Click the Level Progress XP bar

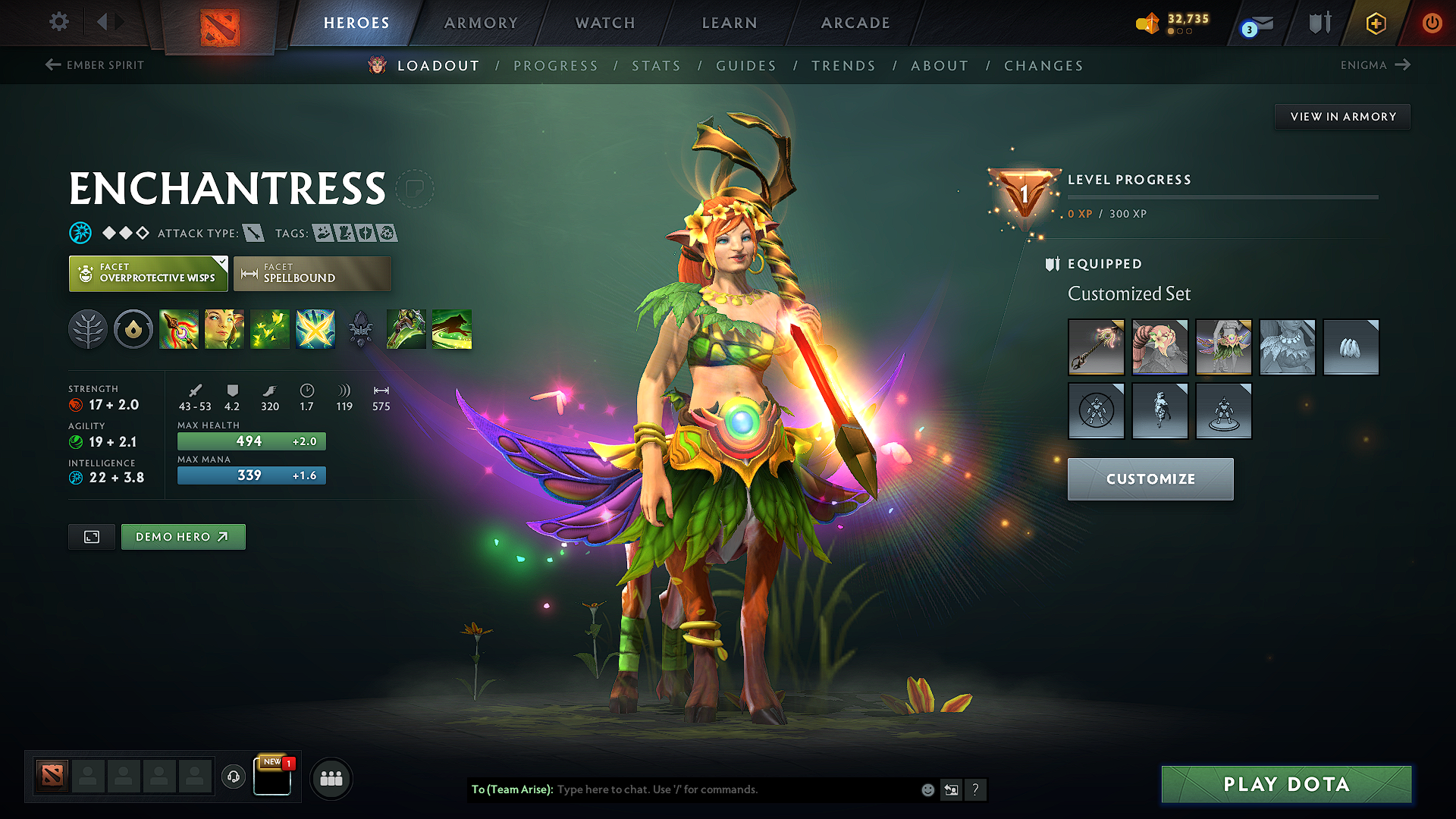point(1222,199)
